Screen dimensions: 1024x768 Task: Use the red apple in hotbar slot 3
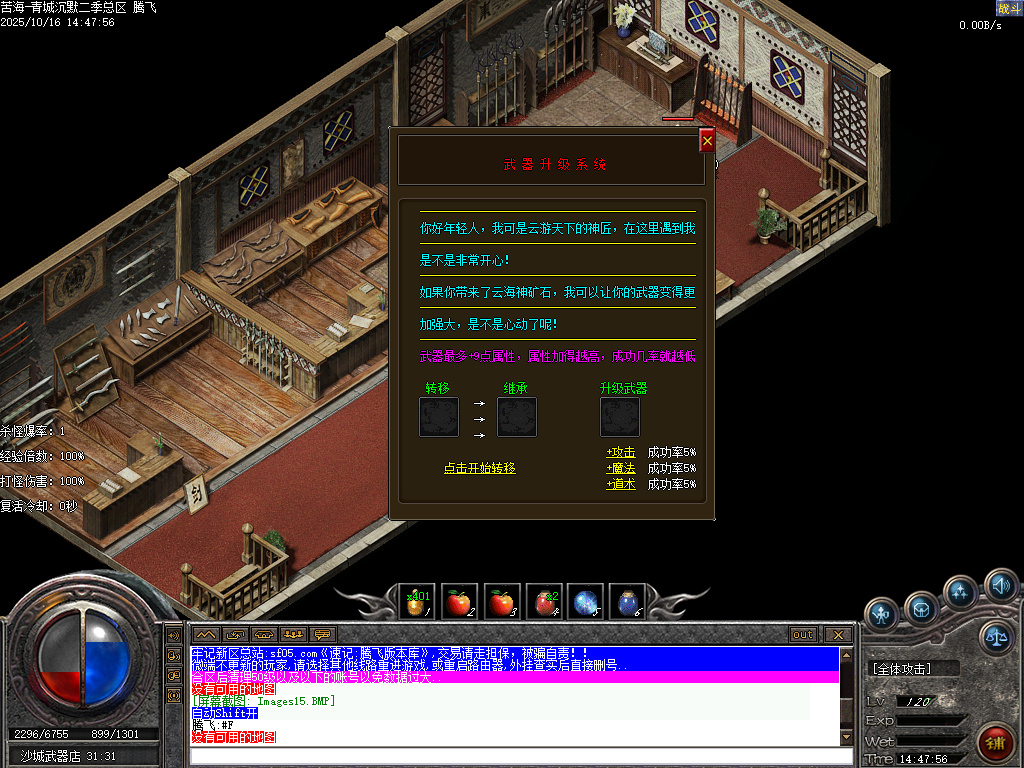[x=501, y=602]
